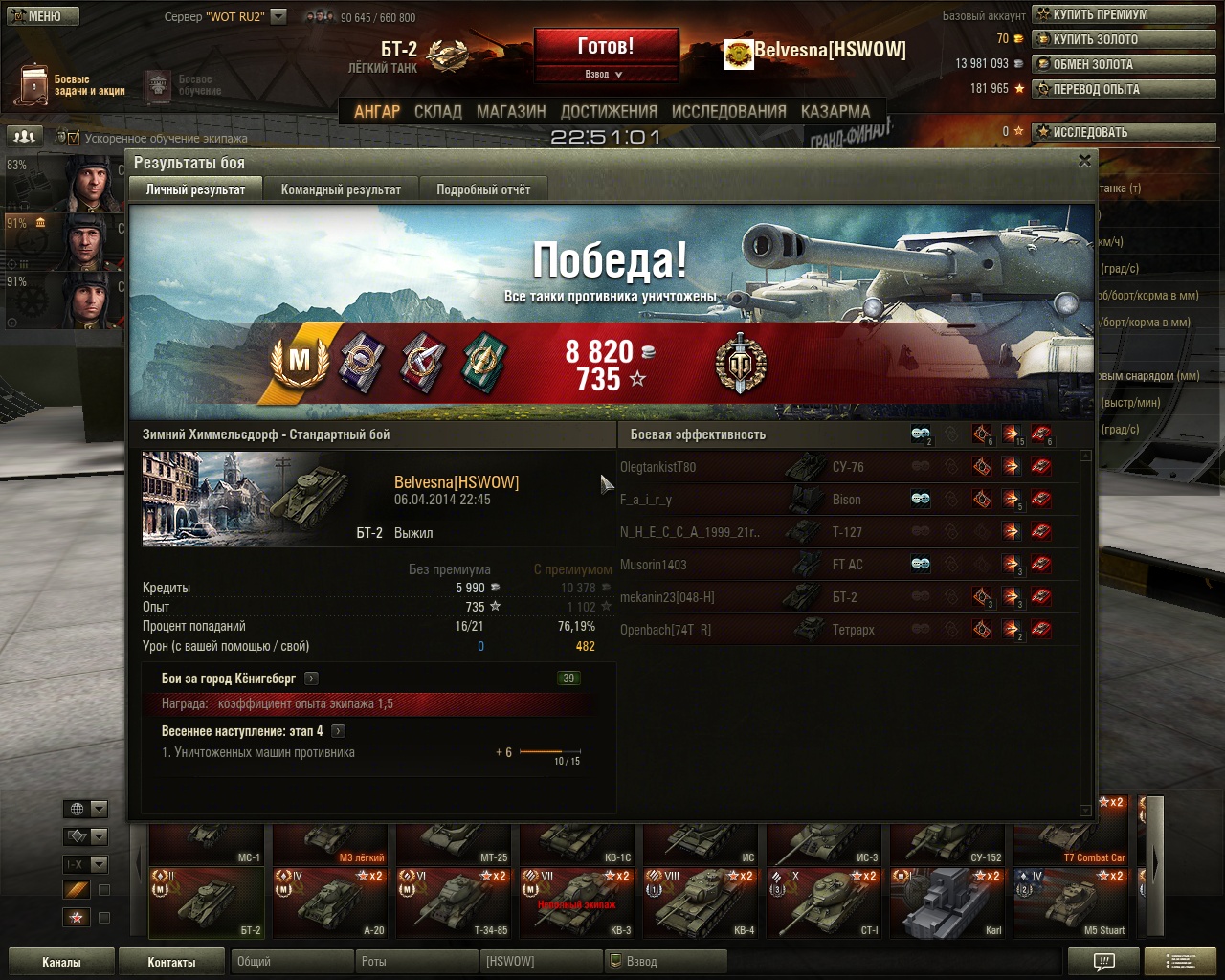This screenshot has height=980, width=1225.
Task: Open the Подробный отчёт tab
Action: 483,189
